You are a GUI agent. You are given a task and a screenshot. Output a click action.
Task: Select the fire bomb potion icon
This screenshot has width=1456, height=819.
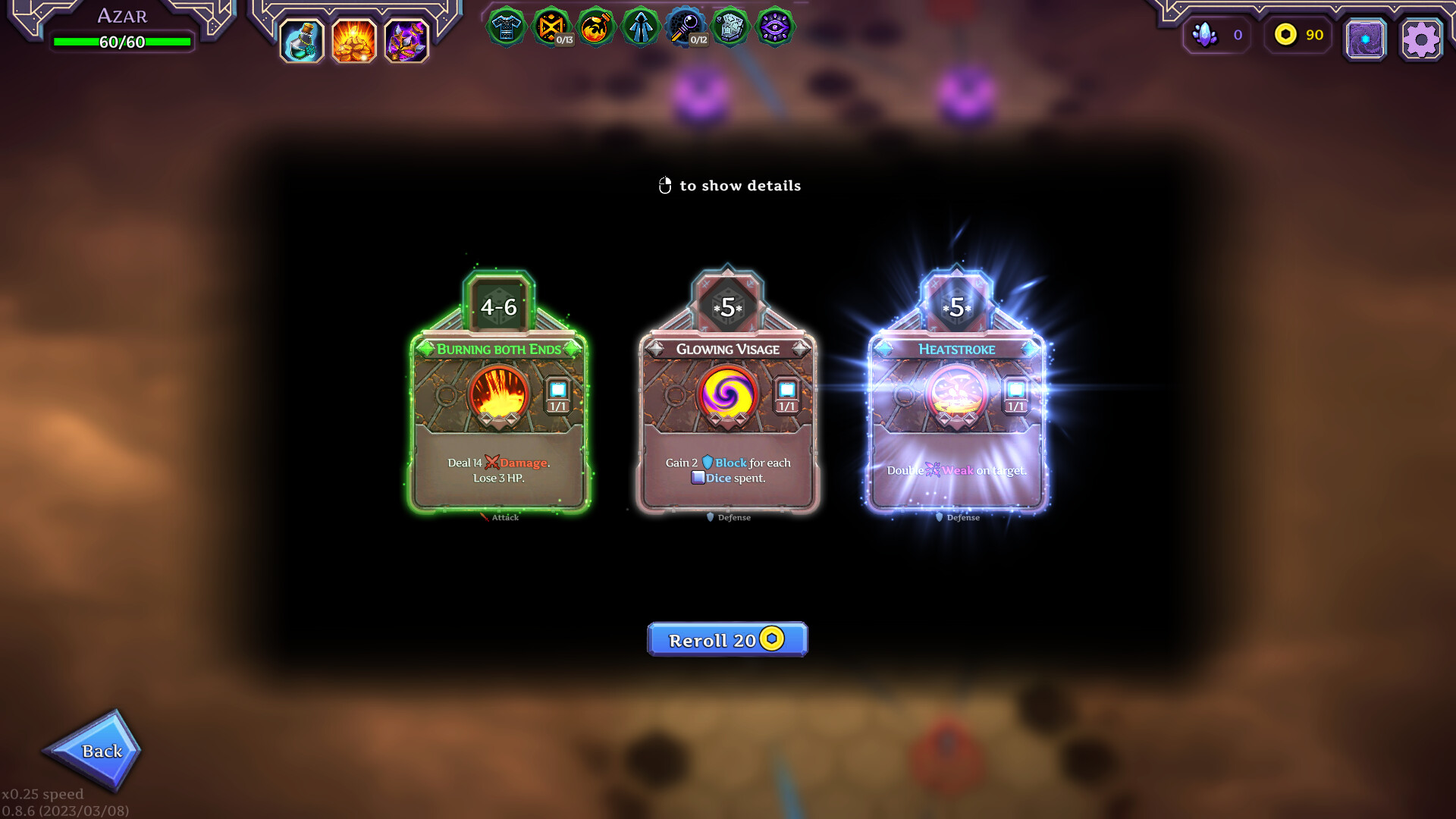(596, 27)
